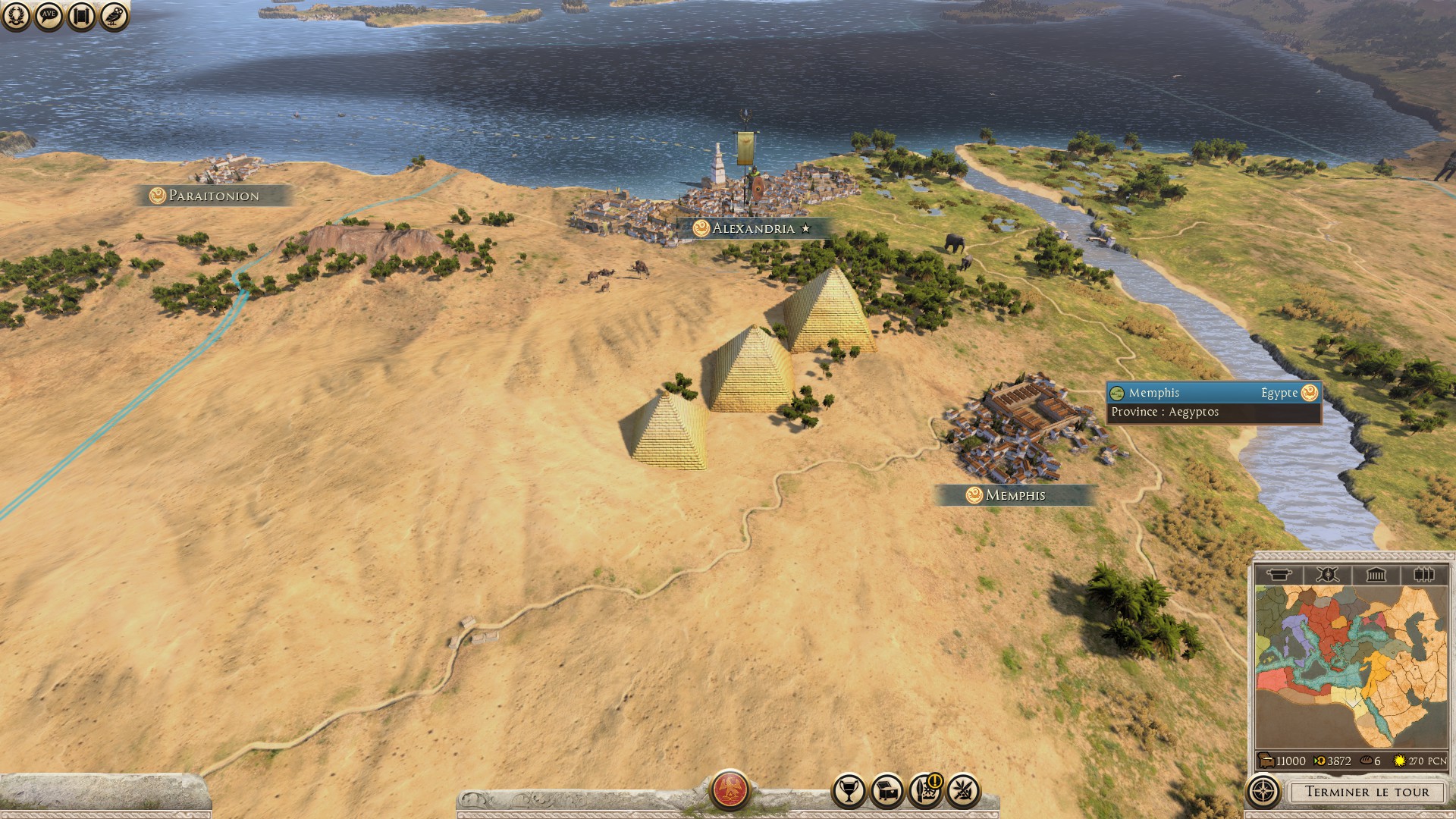The height and width of the screenshot is (819, 1456).
Task: Click the red faction emblem button
Action: coord(730,789)
